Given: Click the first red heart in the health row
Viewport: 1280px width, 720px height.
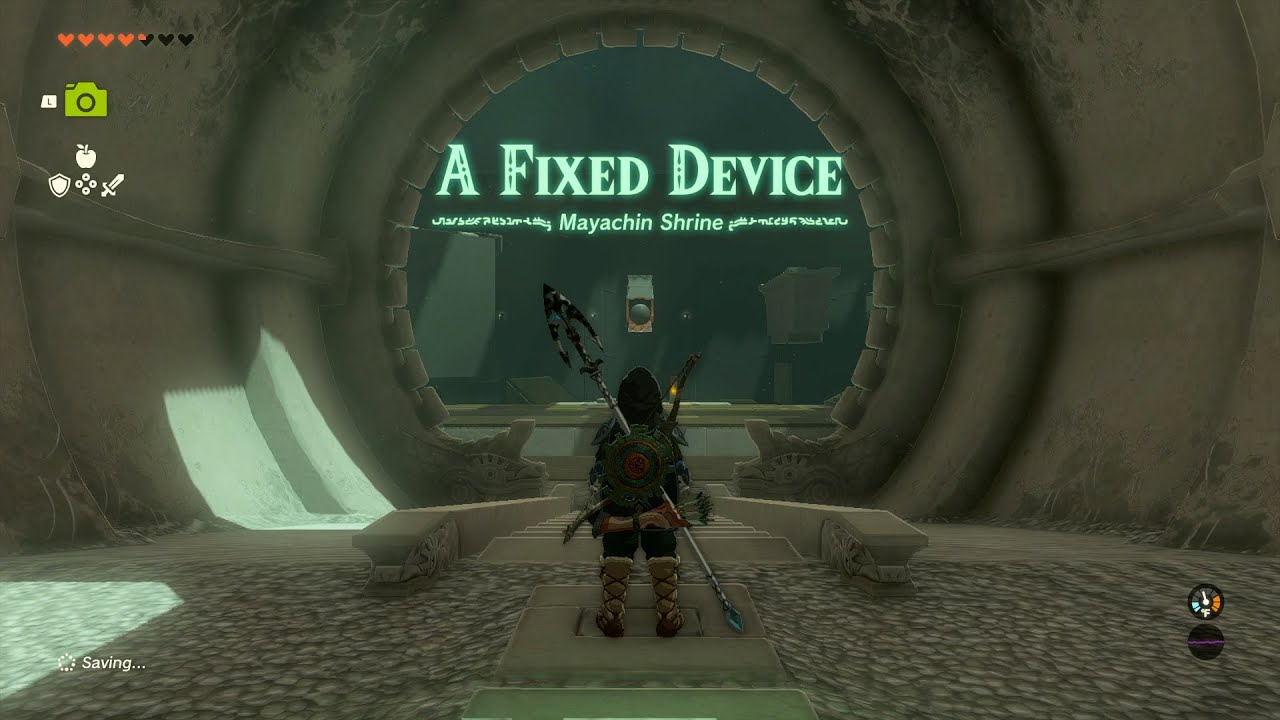Looking at the screenshot, I should tap(66, 40).
